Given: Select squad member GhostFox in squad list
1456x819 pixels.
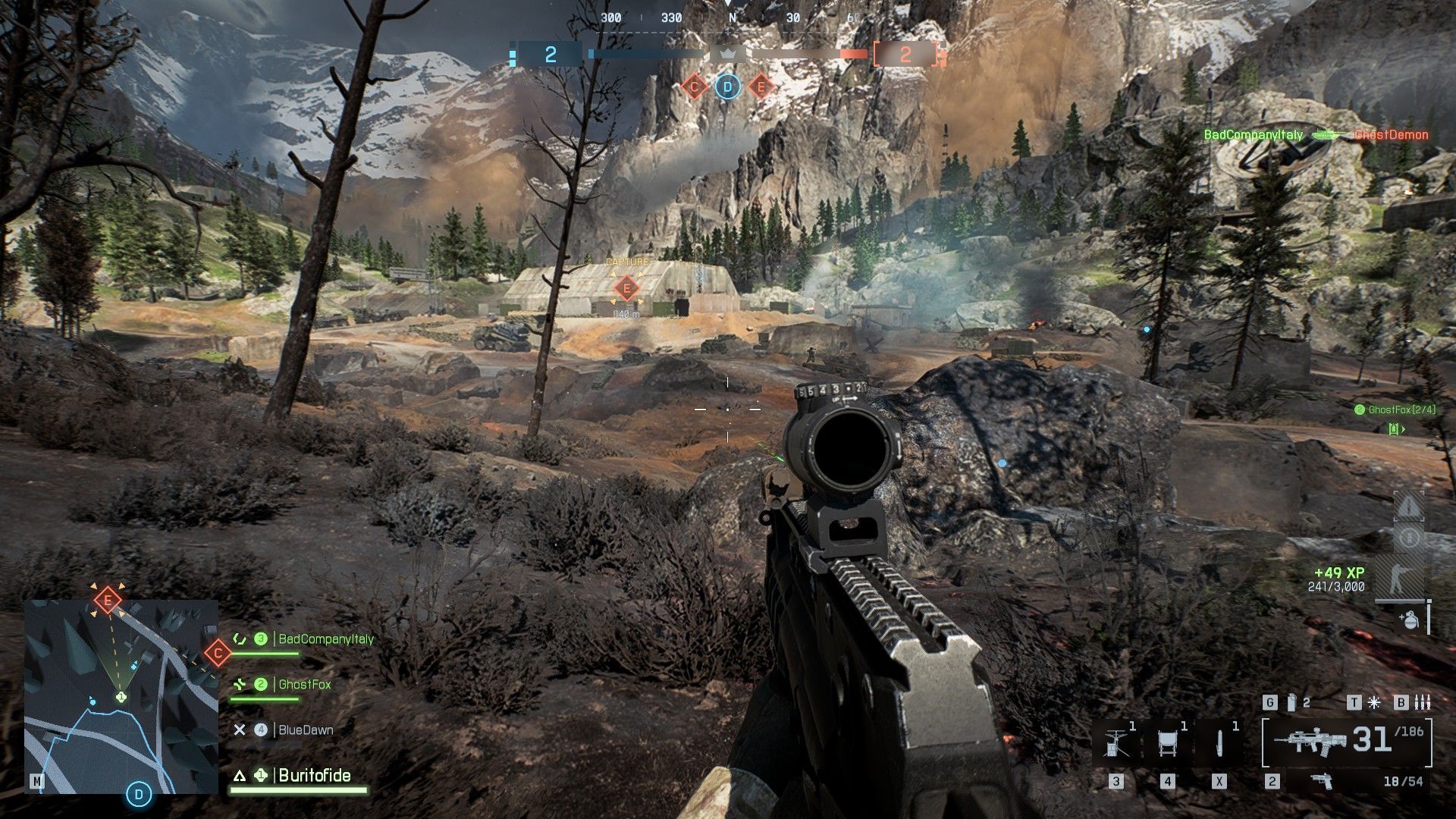Looking at the screenshot, I should pos(304,685).
